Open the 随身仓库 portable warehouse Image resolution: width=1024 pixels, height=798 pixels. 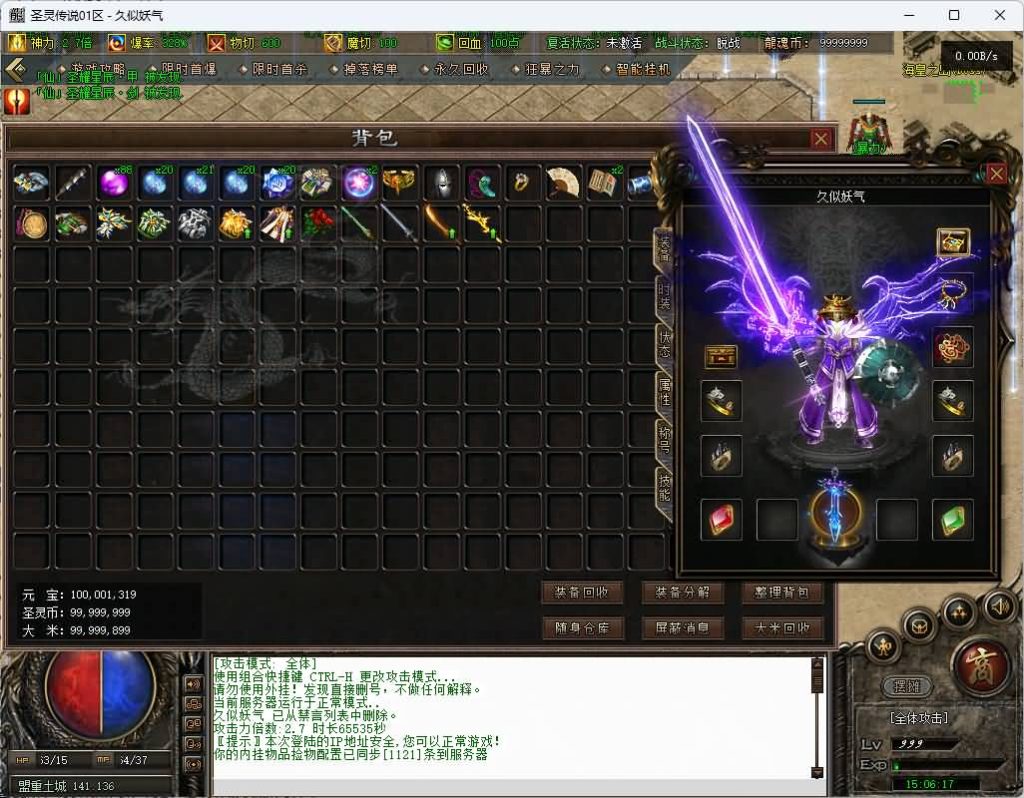[582, 628]
